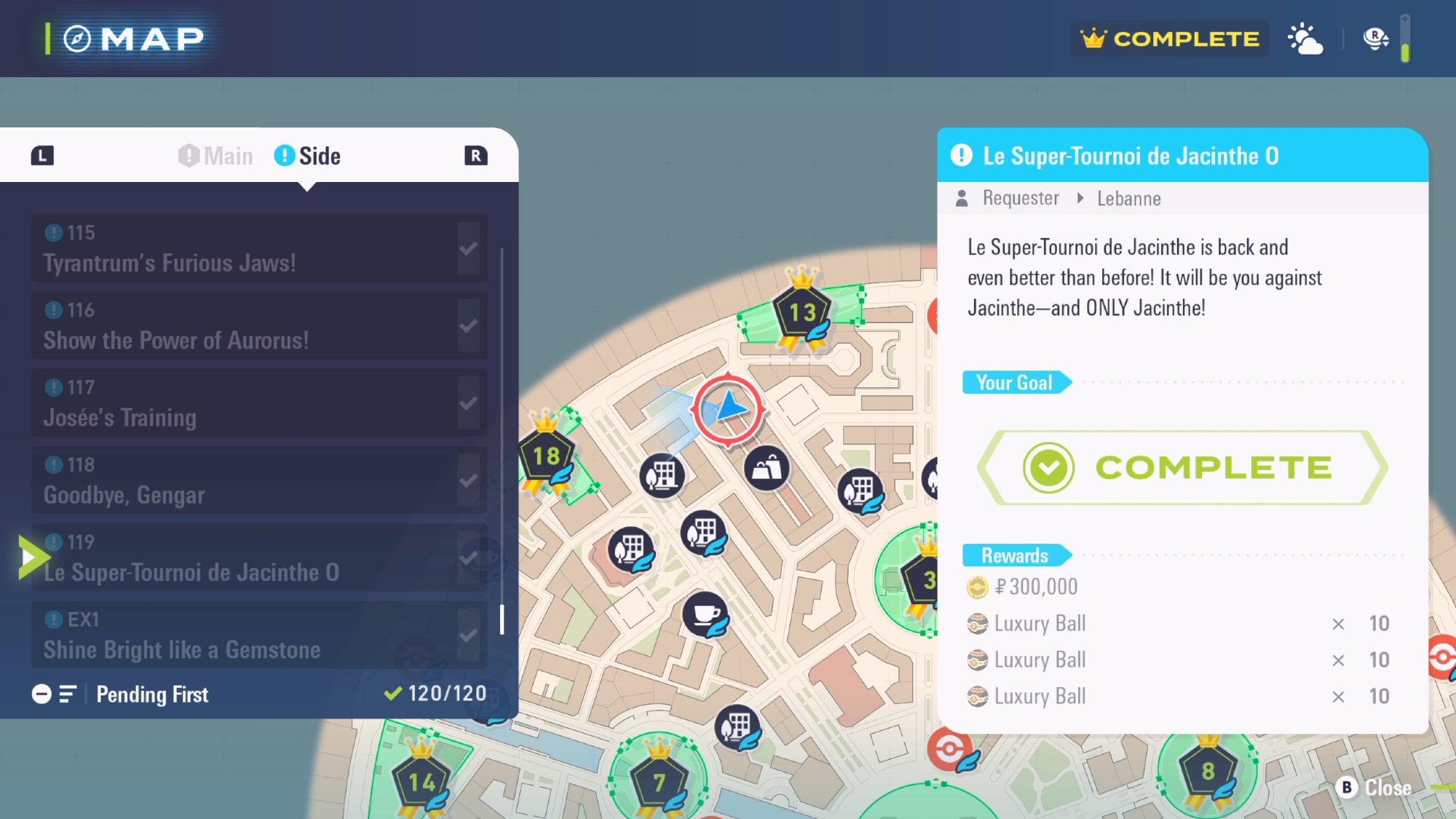The image size is (1456, 819).
Task: Select wild zone 8 map marker
Action: pos(1208,772)
